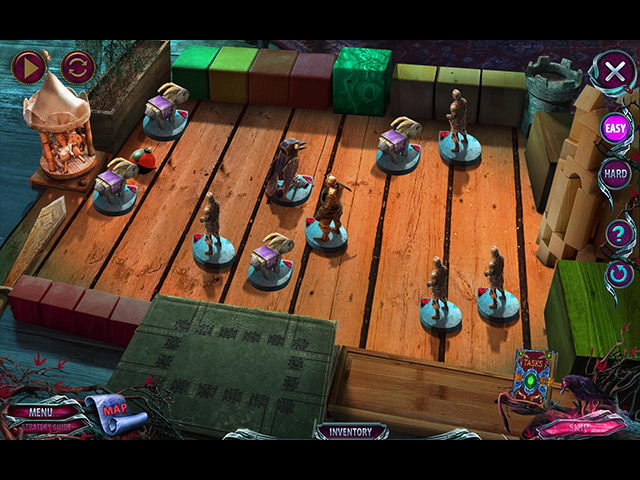The height and width of the screenshot is (480, 640).
Task: Reset the puzzle with the circular arrow
Action: pyautogui.click(x=619, y=273)
